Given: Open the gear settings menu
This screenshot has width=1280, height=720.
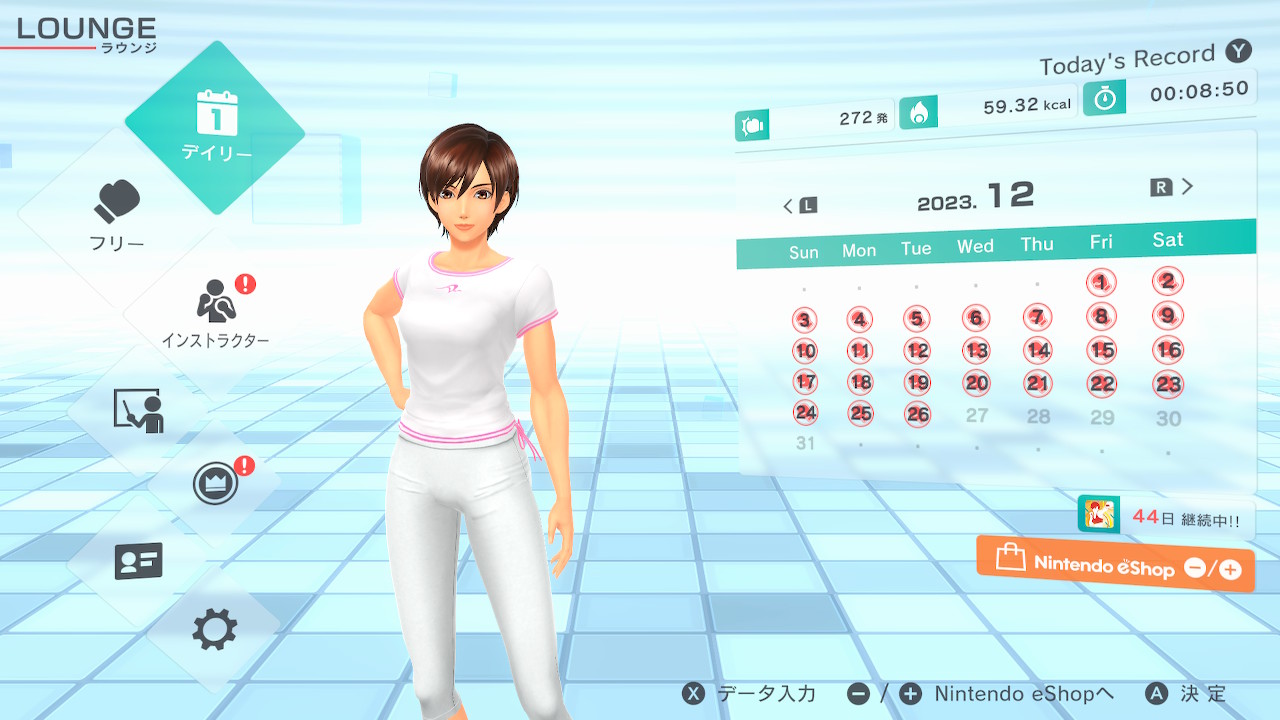Looking at the screenshot, I should point(215,629).
